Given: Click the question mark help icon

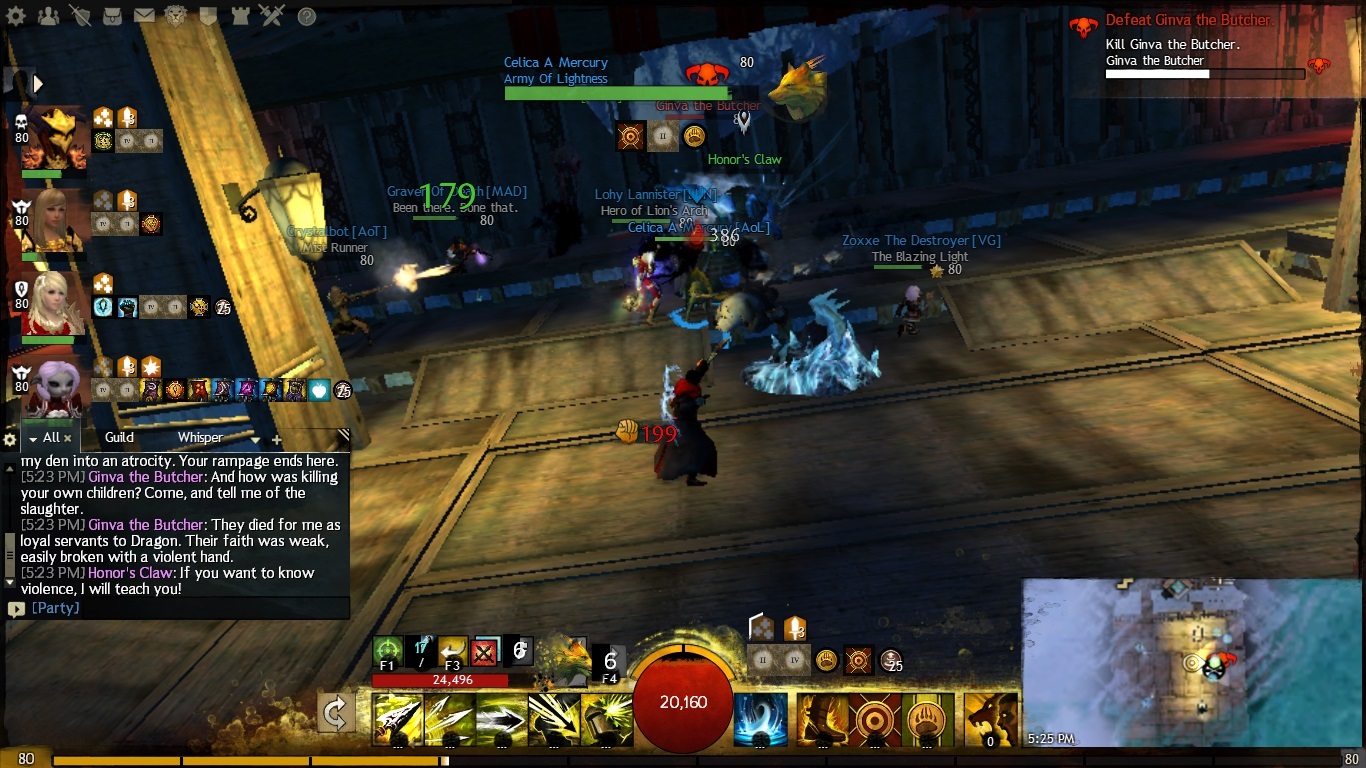Looking at the screenshot, I should point(307,16).
